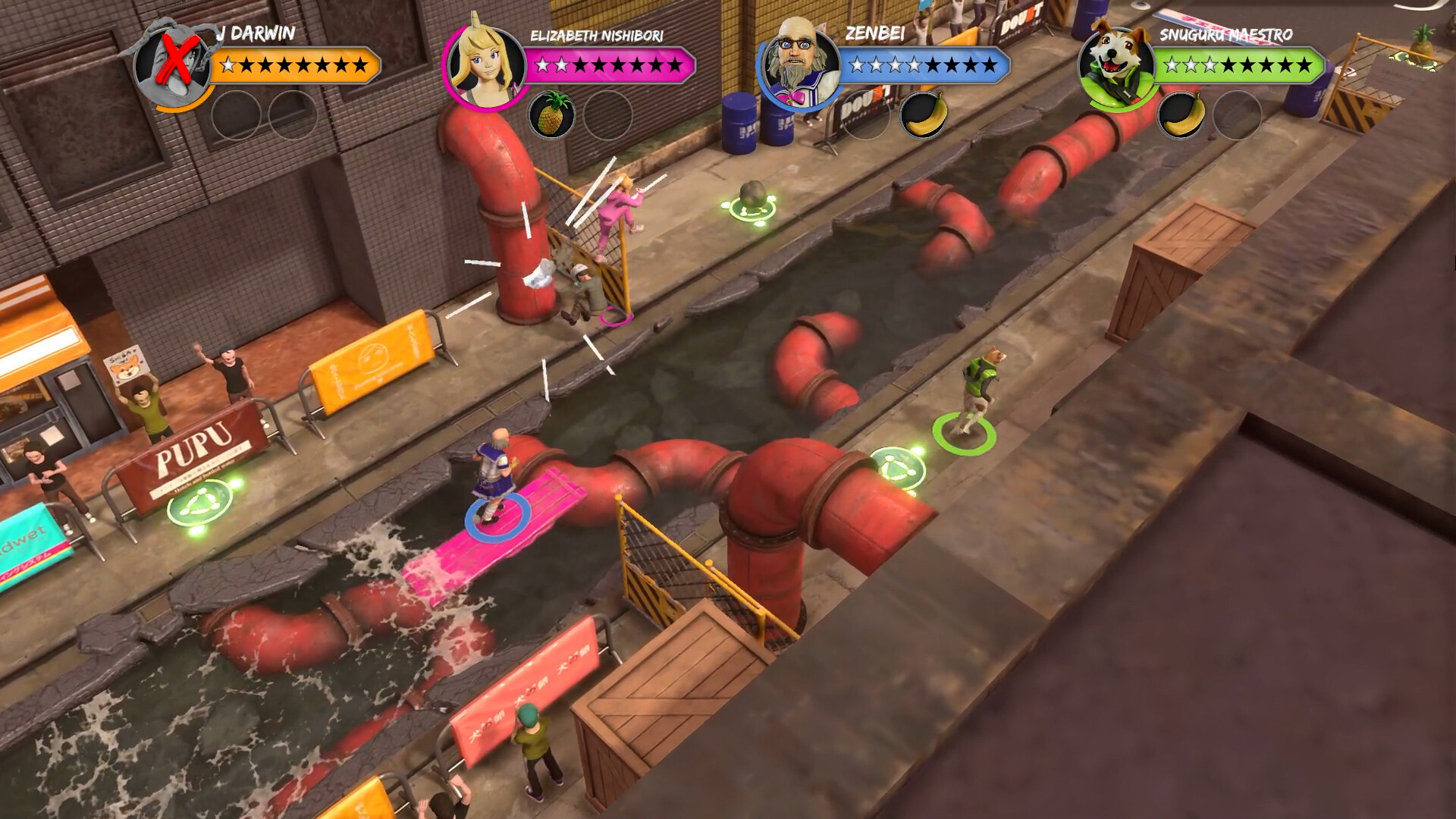This screenshot has height=819, width=1456.
Task: Click the red X over Darwin's portrait
Action: click(177, 59)
